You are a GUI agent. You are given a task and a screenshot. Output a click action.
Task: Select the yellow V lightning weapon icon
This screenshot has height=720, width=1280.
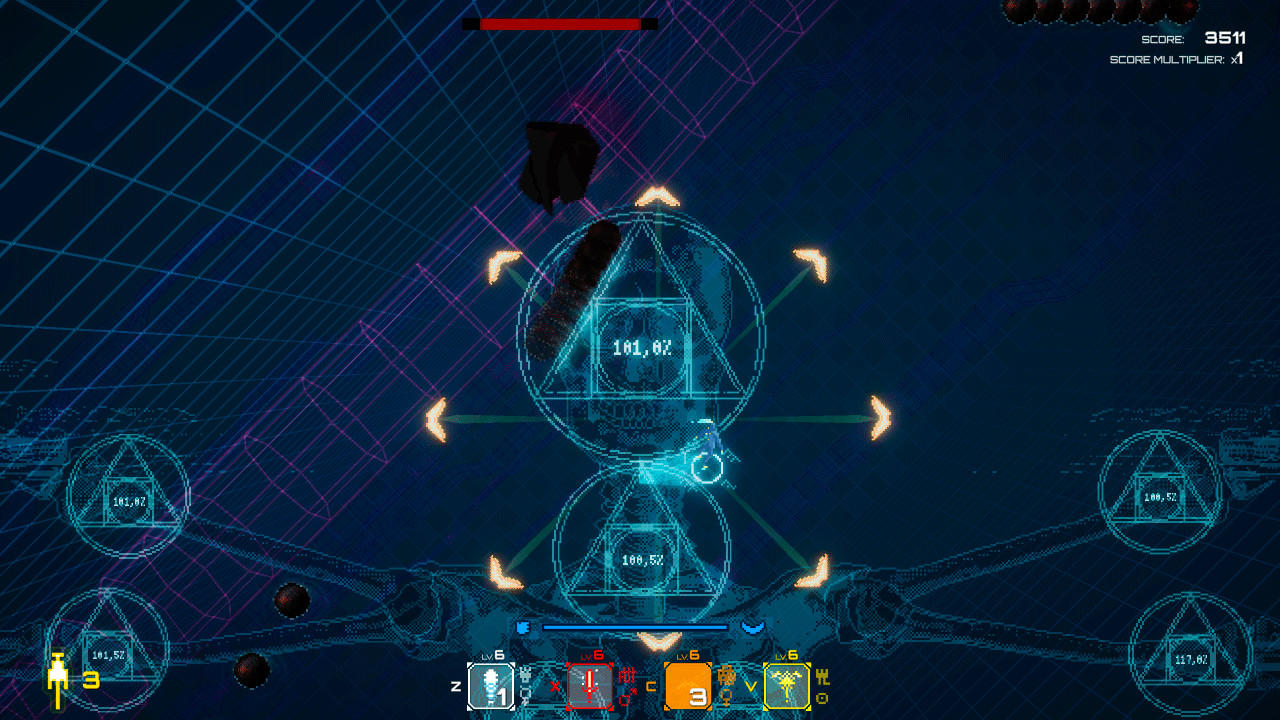[787, 685]
